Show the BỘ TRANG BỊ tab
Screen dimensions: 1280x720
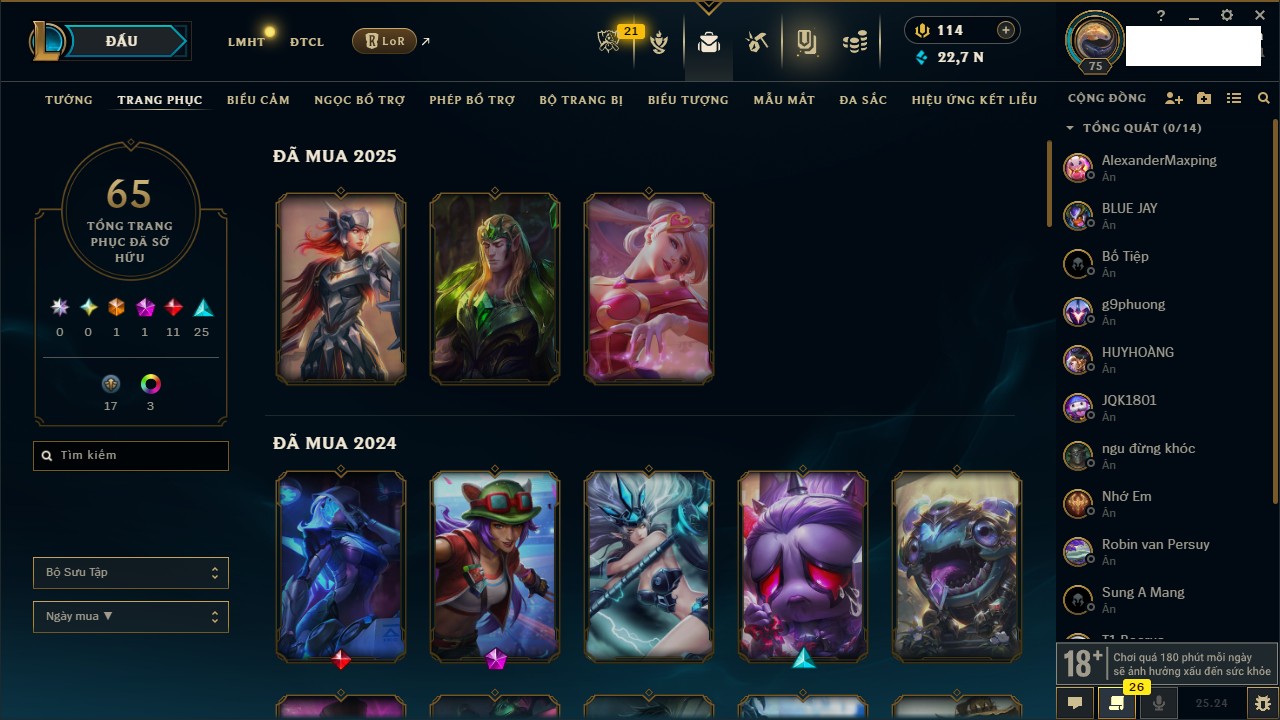(581, 100)
